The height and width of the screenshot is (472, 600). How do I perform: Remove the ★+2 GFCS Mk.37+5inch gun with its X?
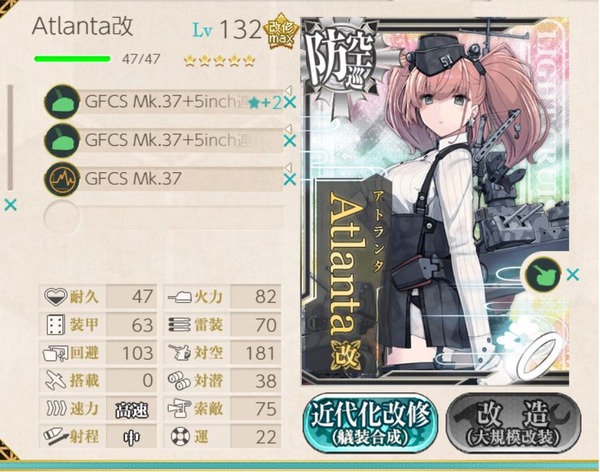pyautogui.click(x=290, y=102)
